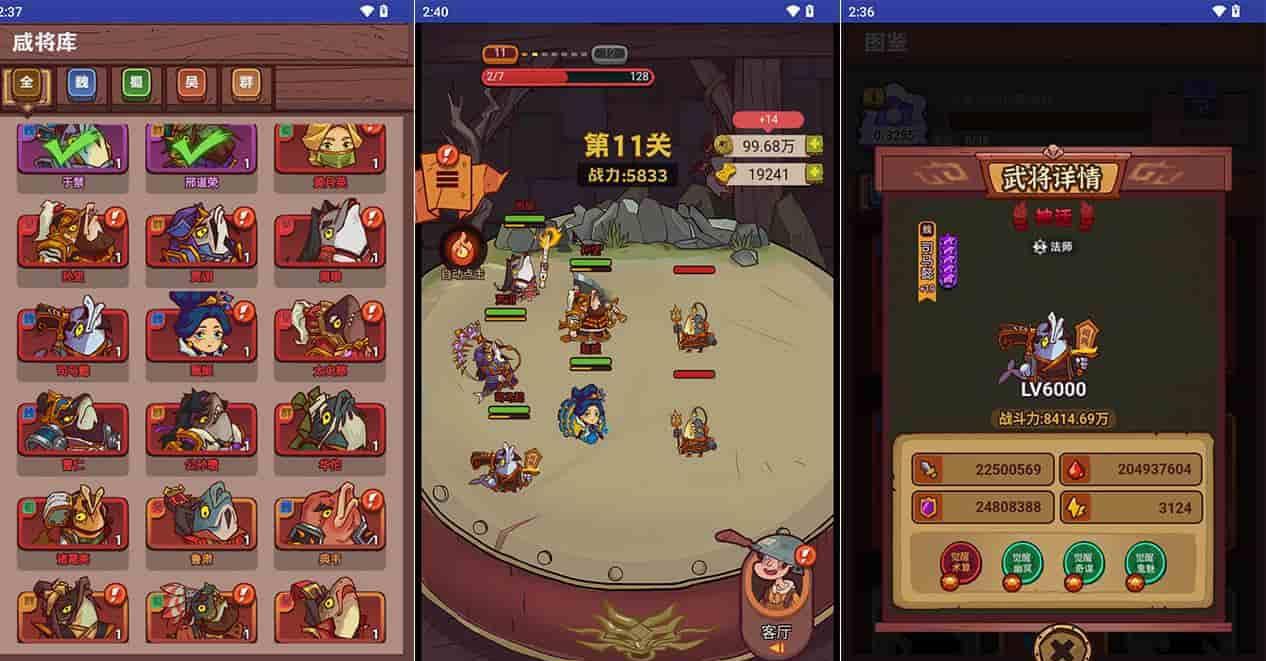Viewport: 1266px width, 661px height.
Task: Select the 全 (all) faction tab
Action: pos(26,84)
